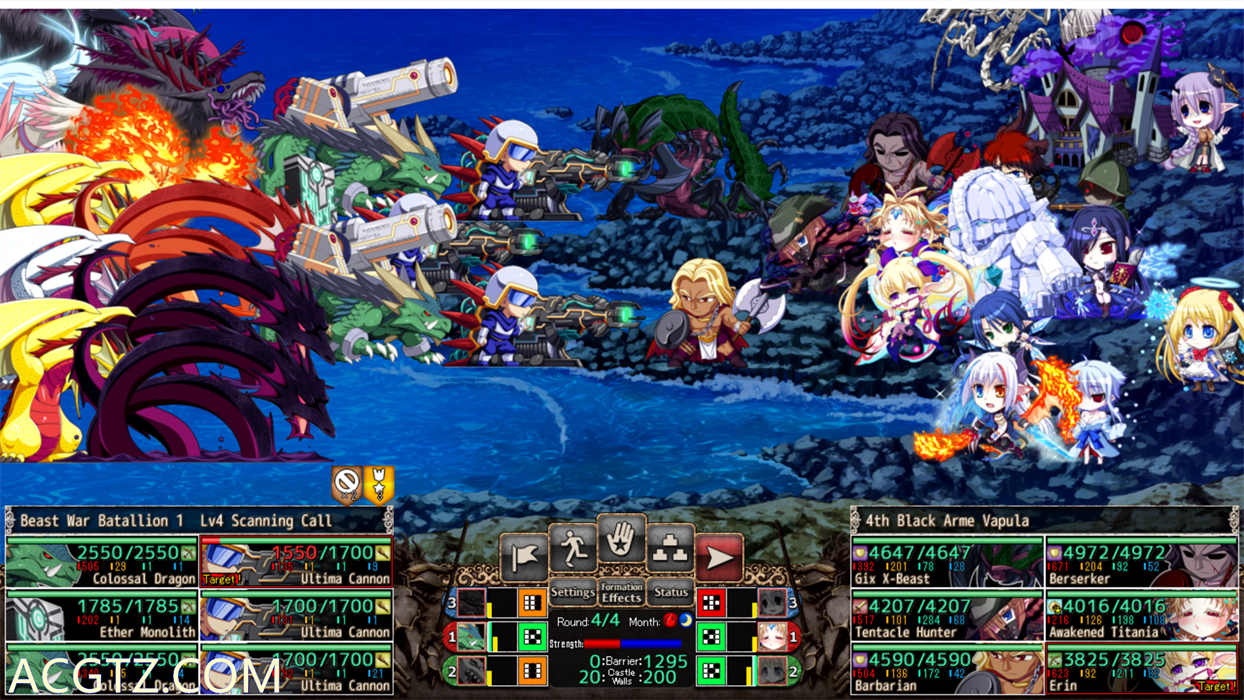Choose the Erin enemy card
The width and height of the screenshot is (1244, 700).
pos(1141,669)
